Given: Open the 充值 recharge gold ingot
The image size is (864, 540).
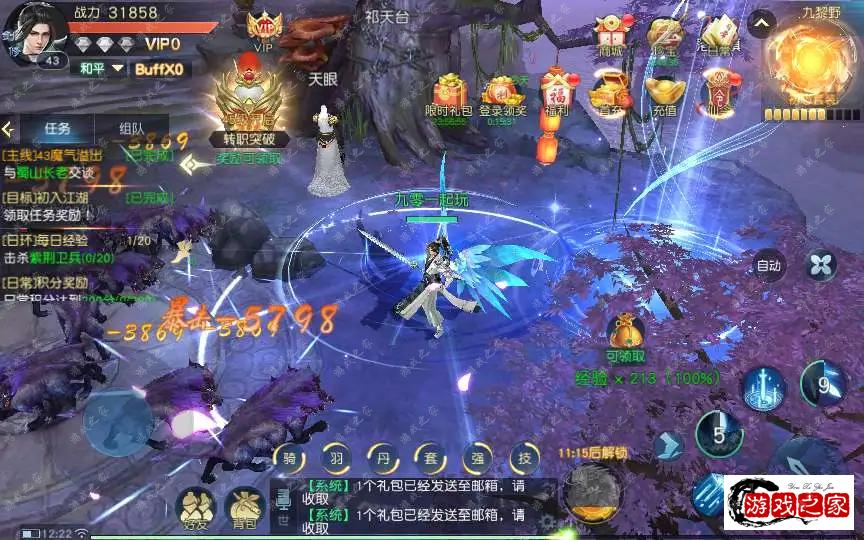Looking at the screenshot, I should [x=661, y=90].
